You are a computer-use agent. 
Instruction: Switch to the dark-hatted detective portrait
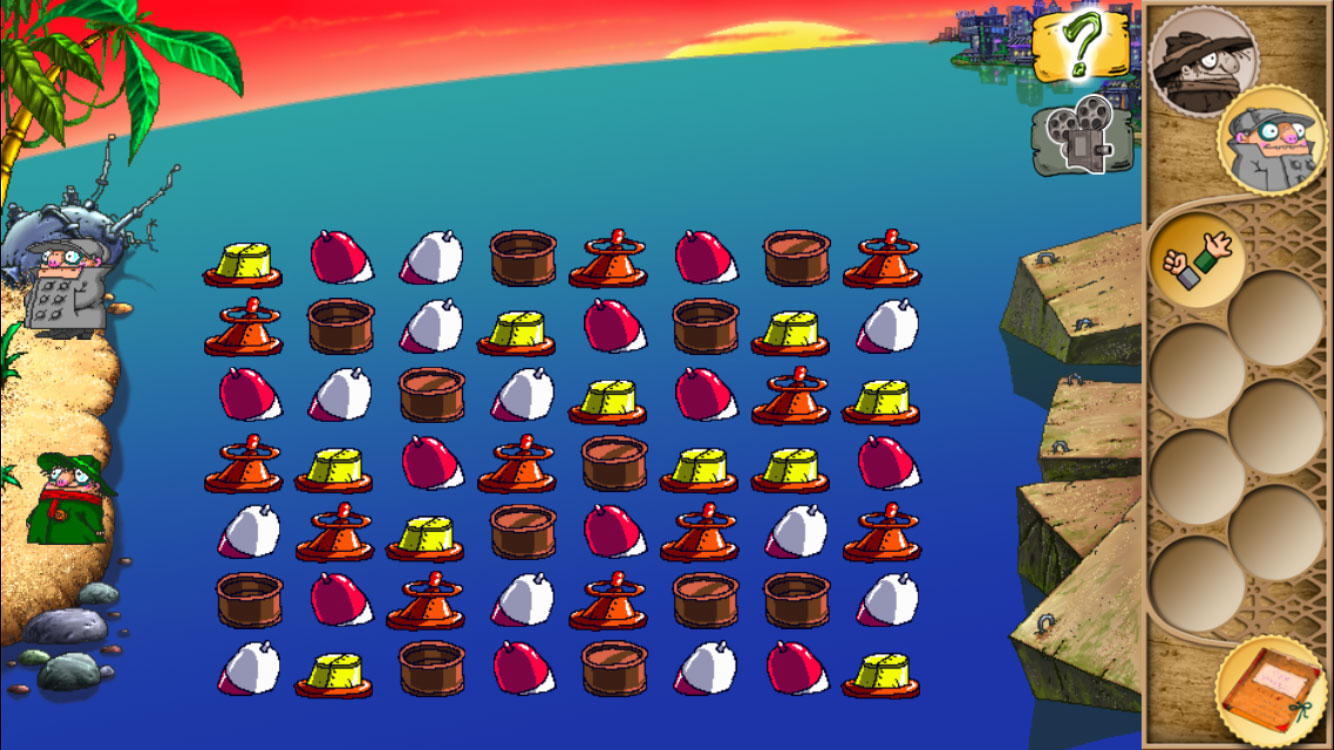tap(1201, 60)
